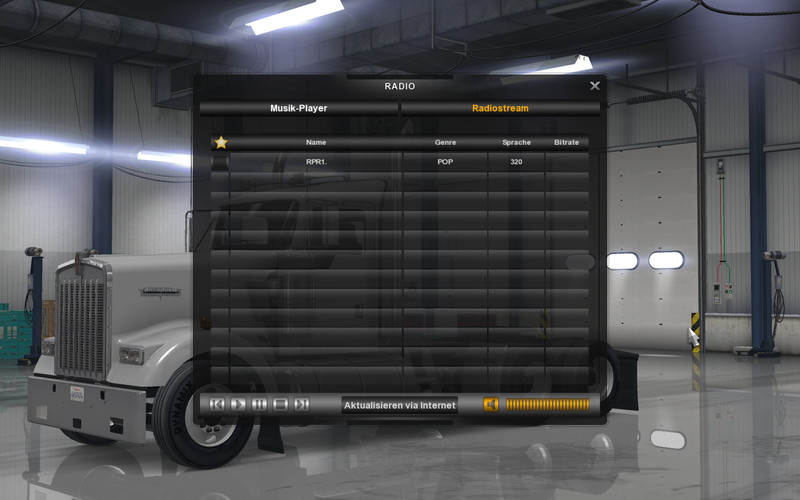800x500 pixels.
Task: Set the volume slider to its midpoint
Action: pyautogui.click(x=548, y=404)
